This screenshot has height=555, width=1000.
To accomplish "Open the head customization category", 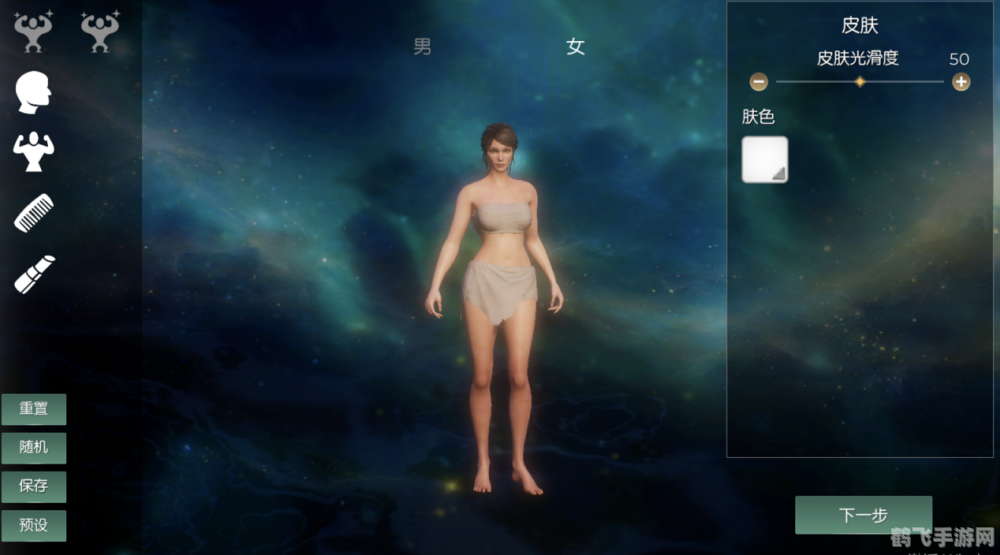I will click(x=33, y=93).
